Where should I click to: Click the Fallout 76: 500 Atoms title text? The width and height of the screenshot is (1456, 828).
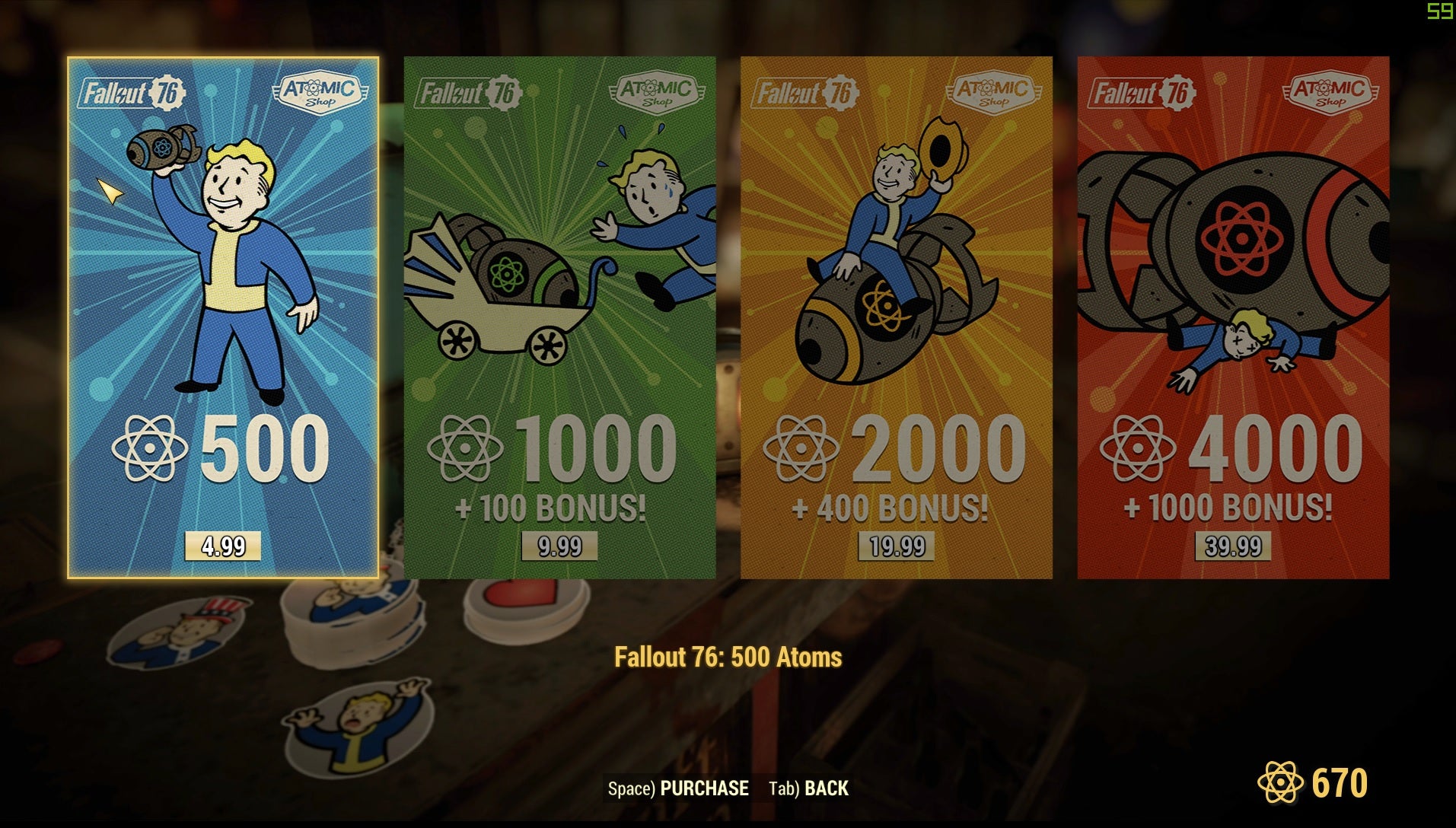pos(728,656)
